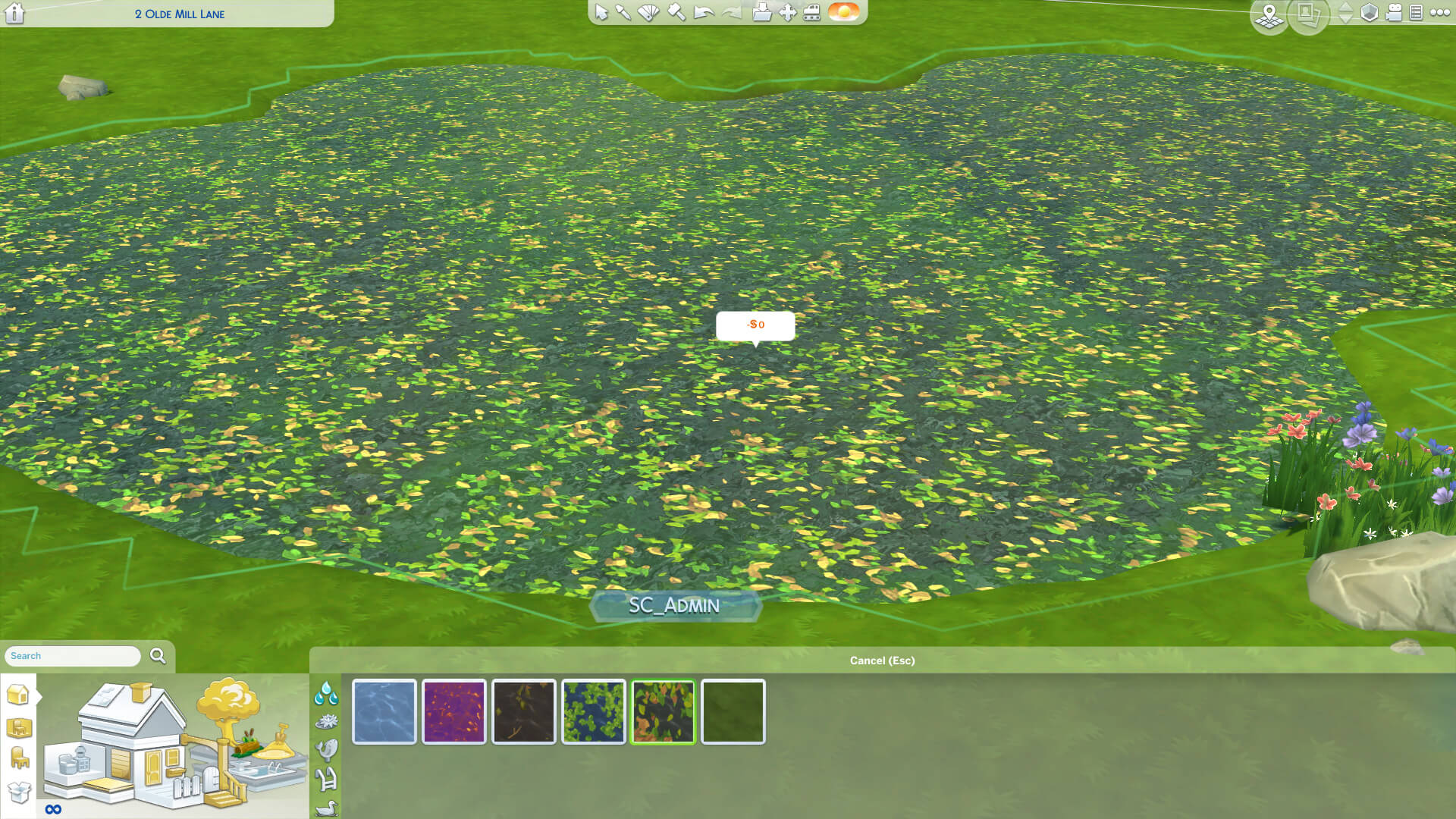
Task: Open the water drops pond style category
Action: [x=326, y=692]
